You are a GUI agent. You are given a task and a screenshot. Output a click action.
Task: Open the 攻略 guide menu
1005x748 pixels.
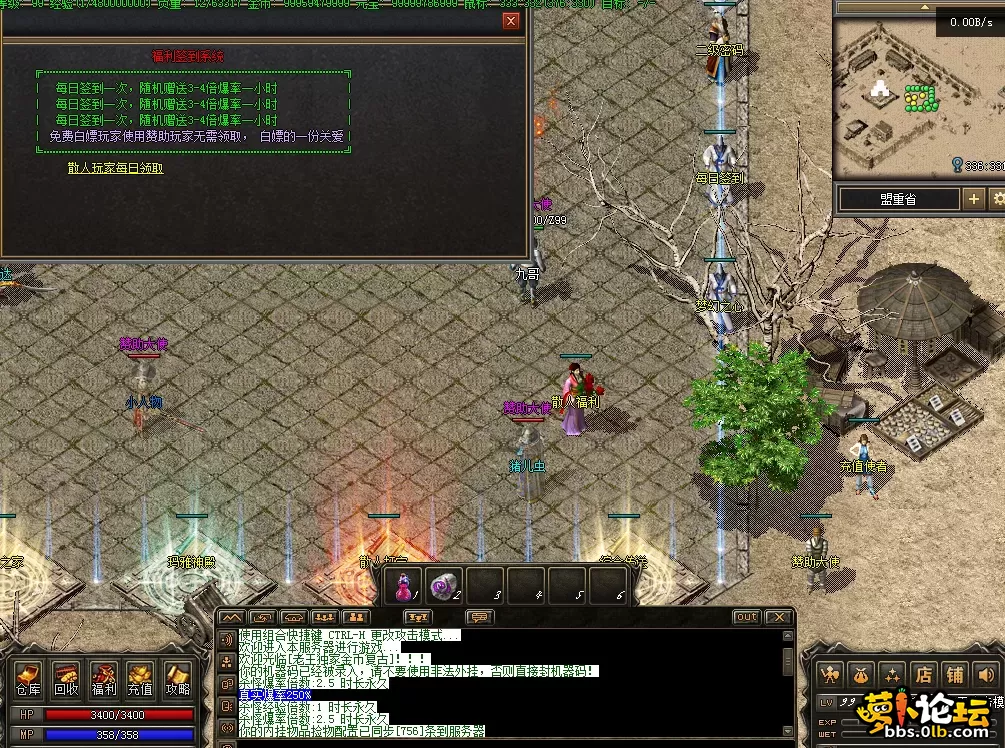click(x=178, y=679)
